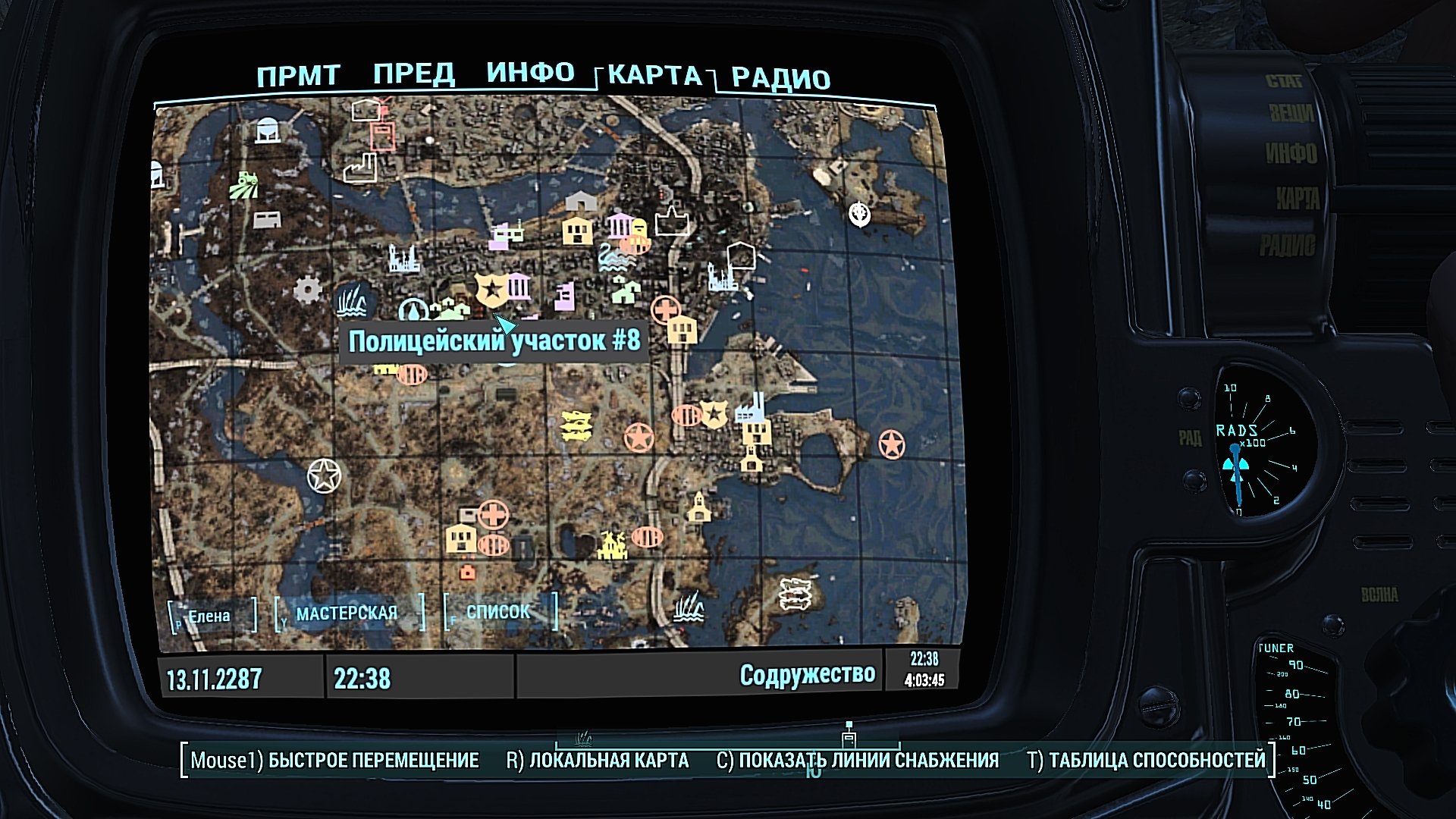Switch to the ИНФО tab
Screen dimensions: 1456x819
coord(530,73)
